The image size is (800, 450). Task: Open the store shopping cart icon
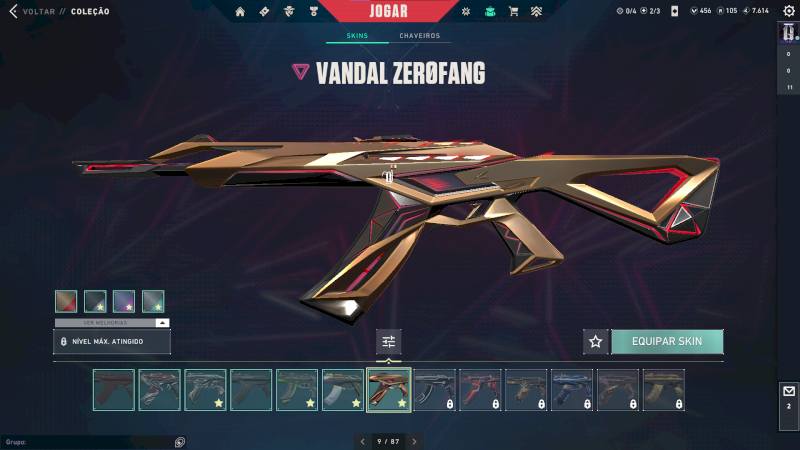(513, 12)
